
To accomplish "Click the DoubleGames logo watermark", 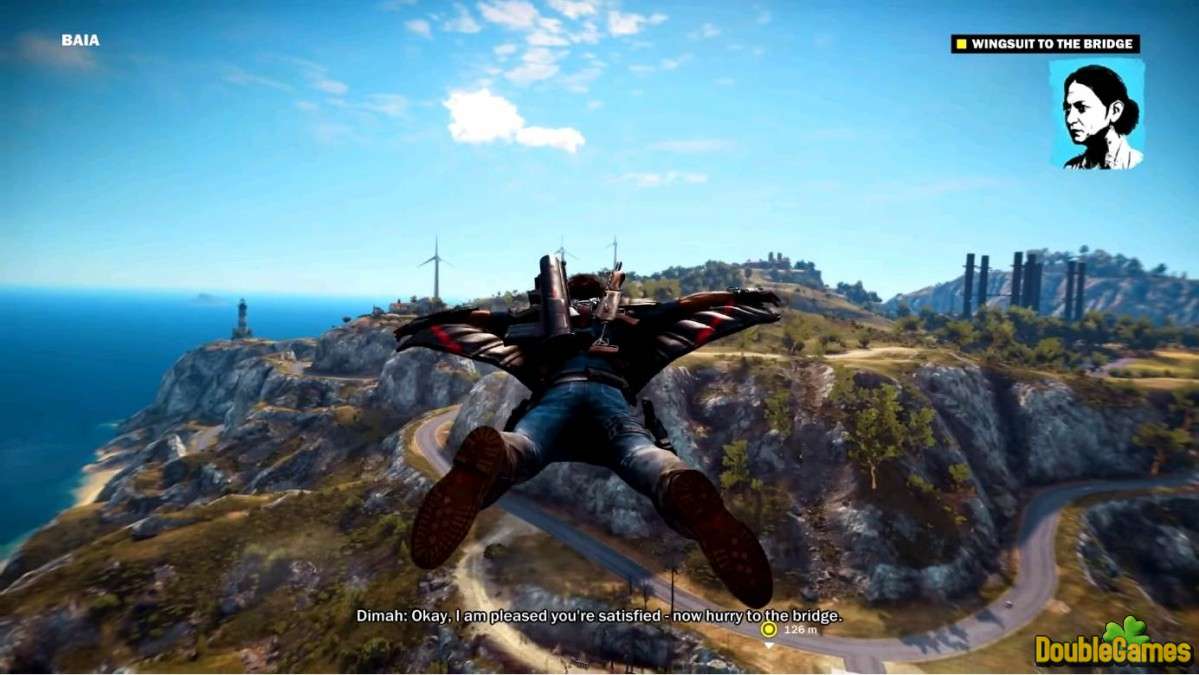I will point(1114,647).
